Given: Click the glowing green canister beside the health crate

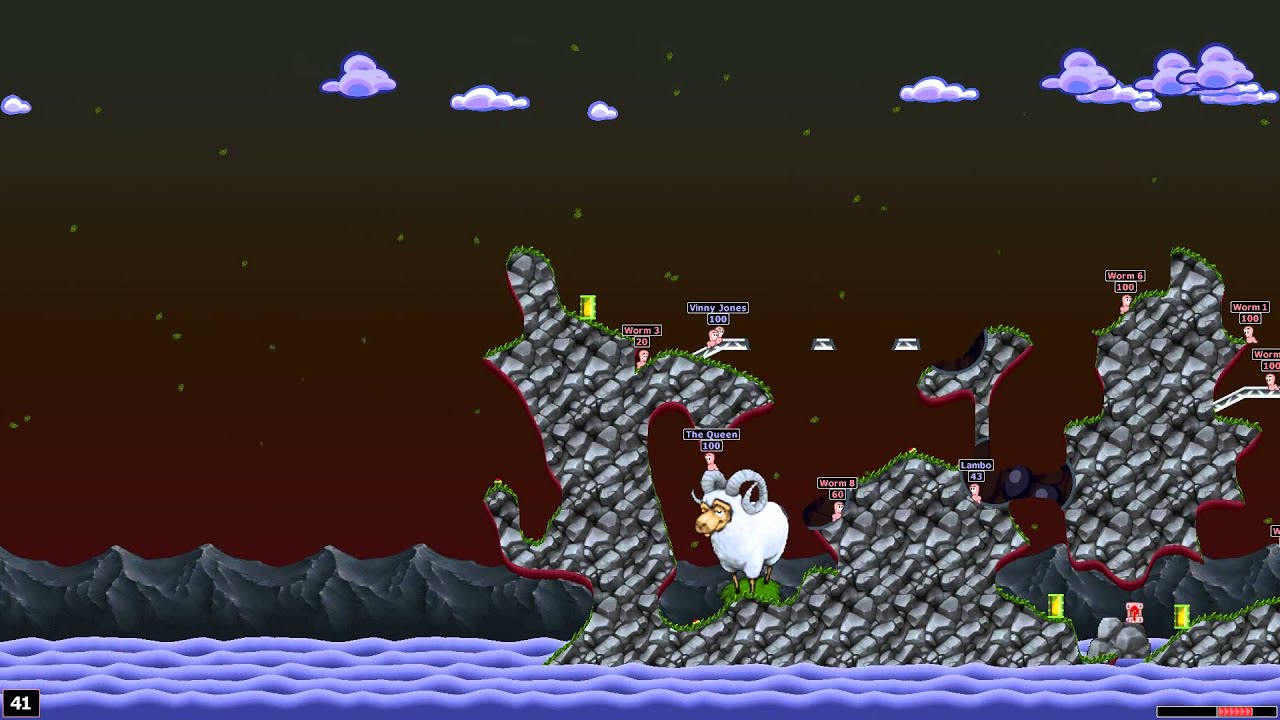Looking at the screenshot, I should click(x=1182, y=617).
